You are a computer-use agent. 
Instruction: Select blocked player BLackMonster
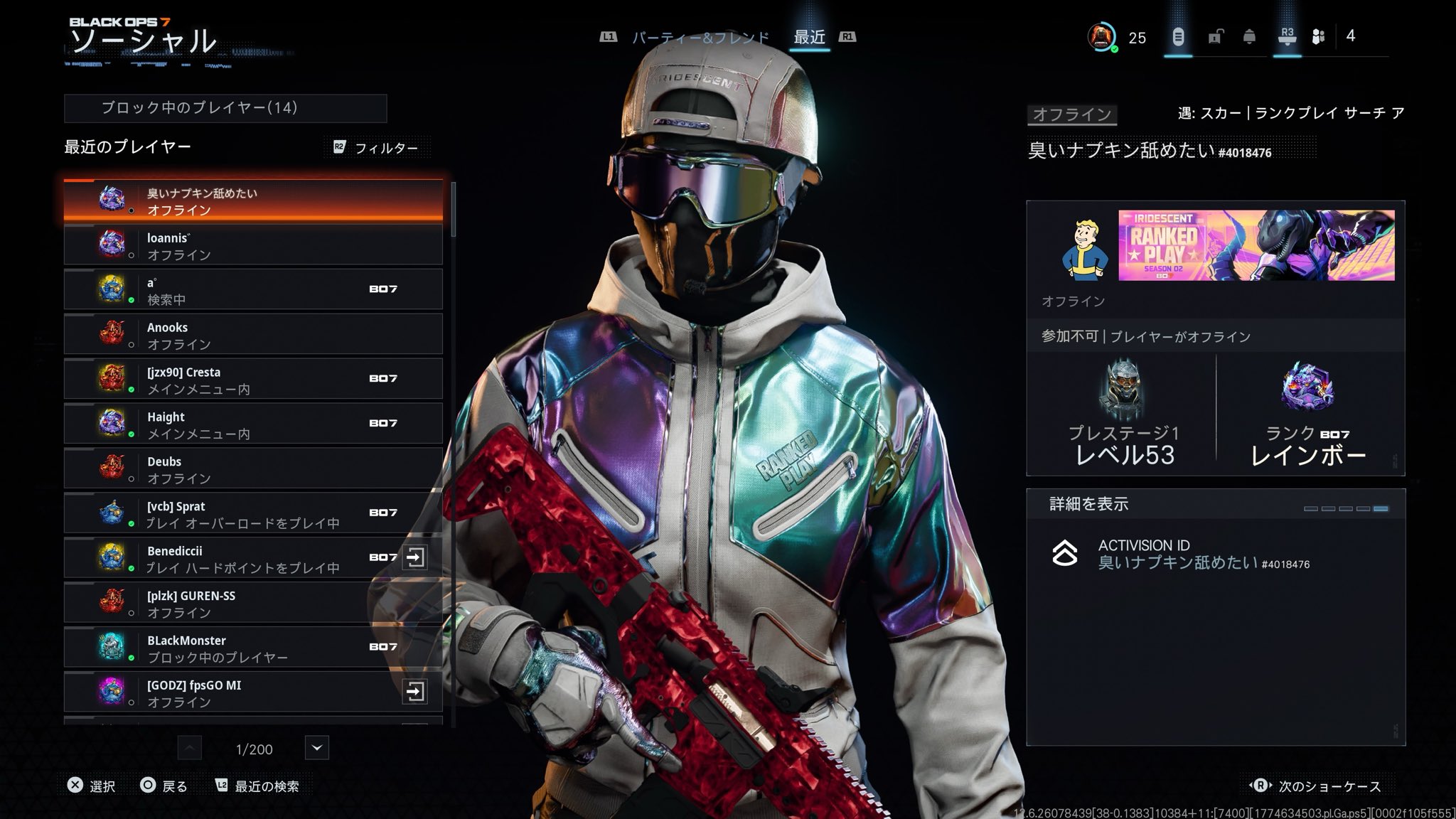pyautogui.click(x=253, y=648)
